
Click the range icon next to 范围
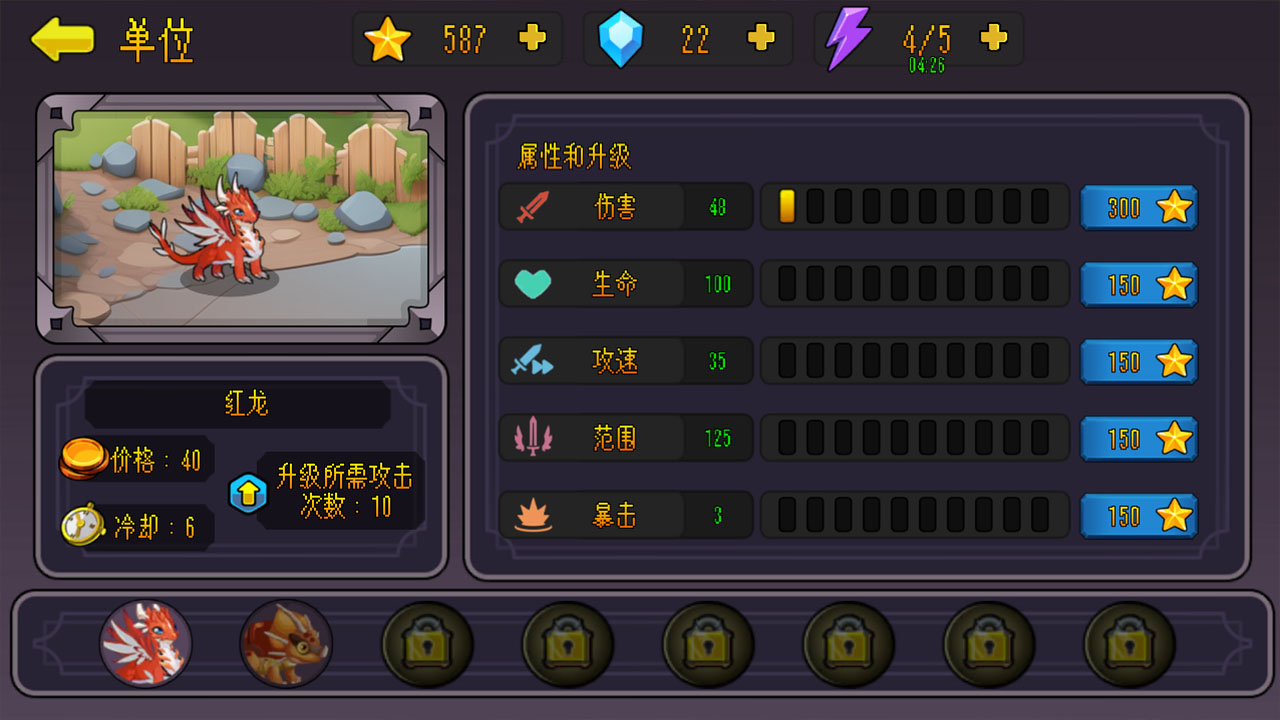[x=531, y=438]
